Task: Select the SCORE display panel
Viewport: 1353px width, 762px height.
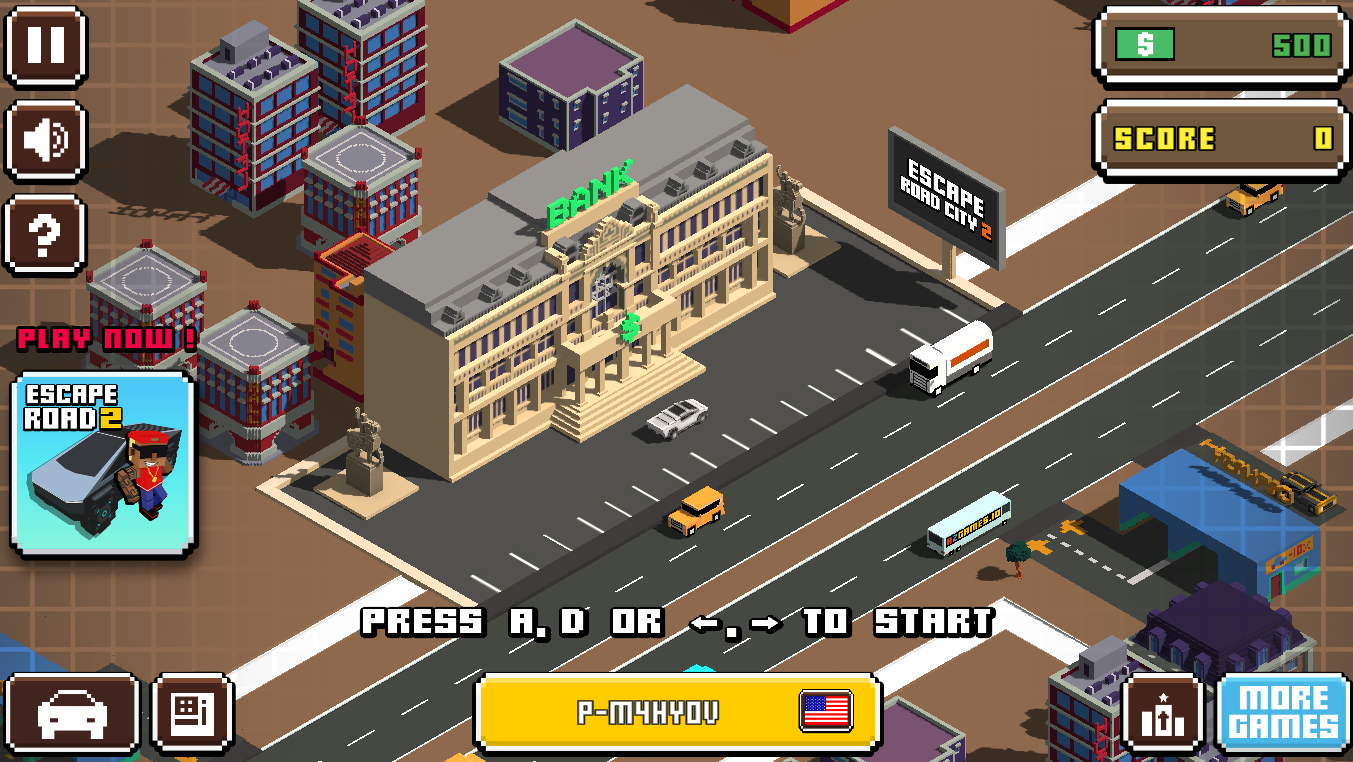Action: click(x=1219, y=139)
